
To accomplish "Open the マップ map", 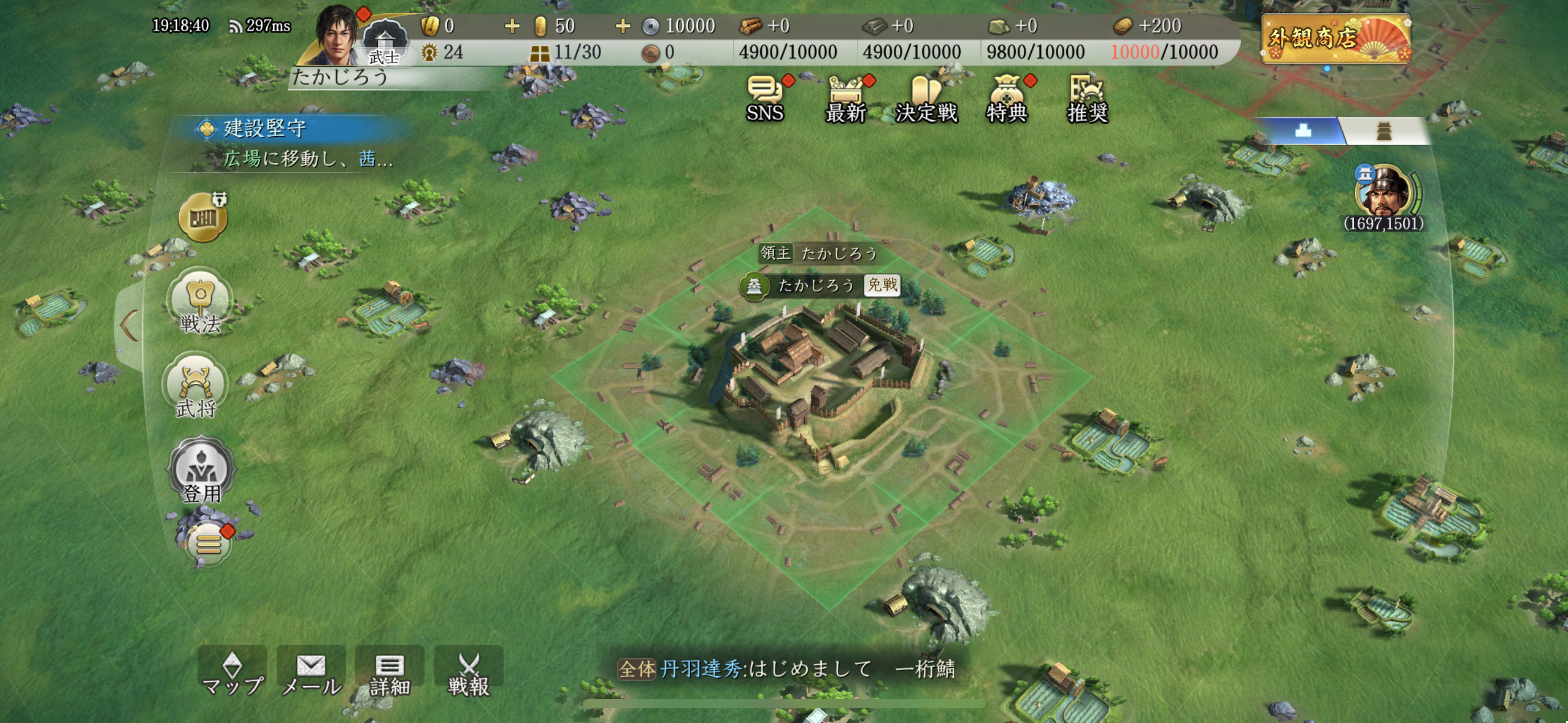I will (x=232, y=673).
